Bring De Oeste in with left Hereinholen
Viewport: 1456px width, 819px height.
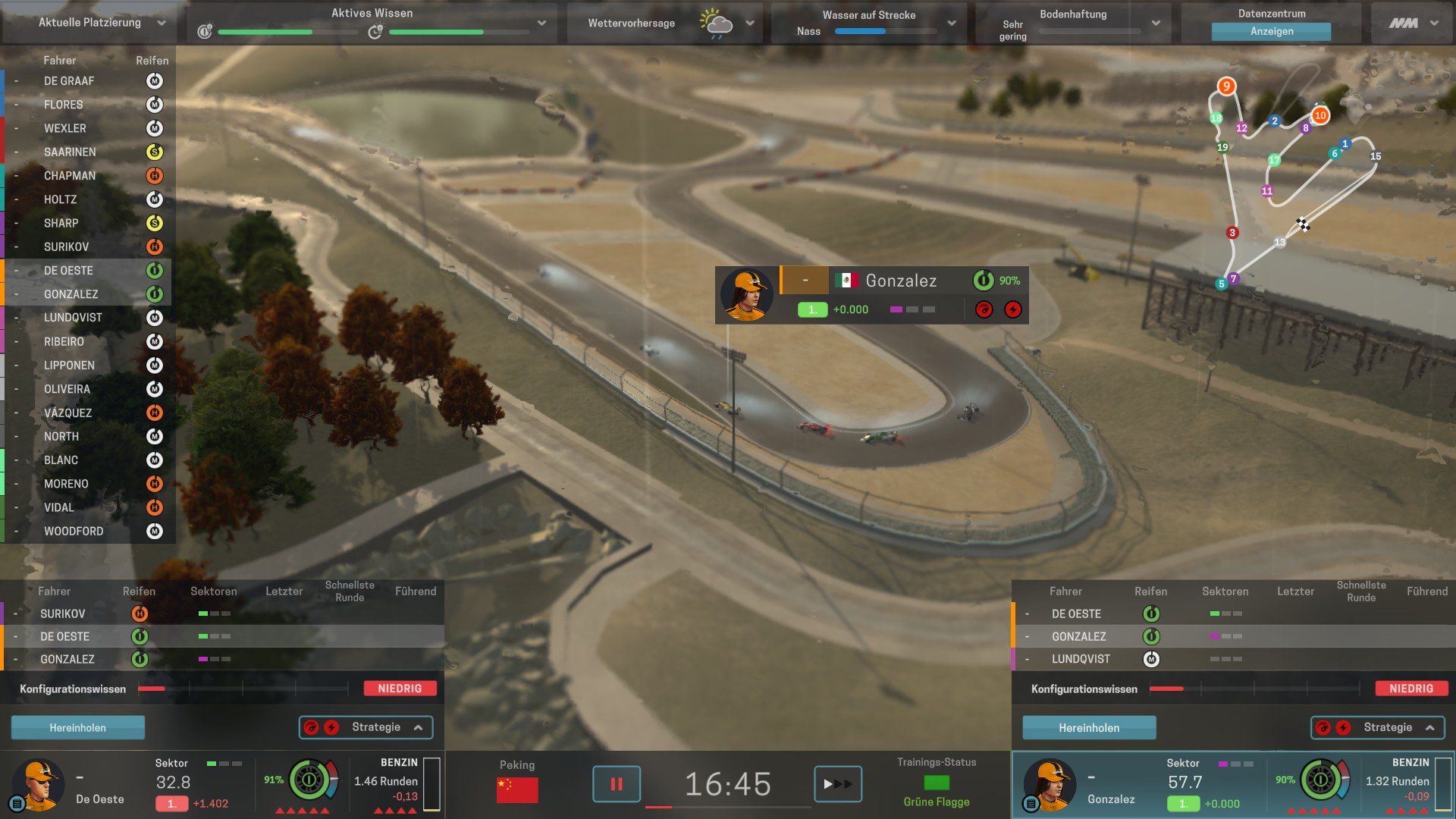[77, 727]
